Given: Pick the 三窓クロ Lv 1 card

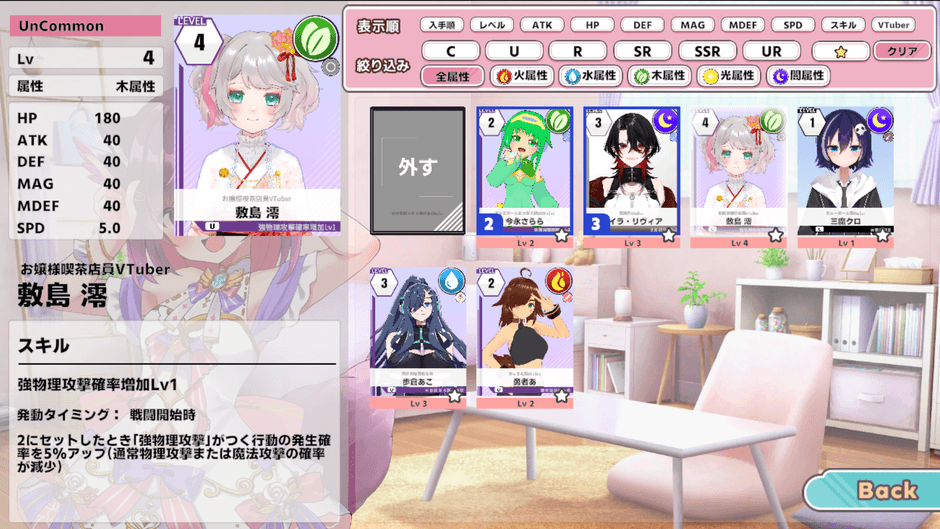Looking at the screenshot, I should (x=846, y=172).
